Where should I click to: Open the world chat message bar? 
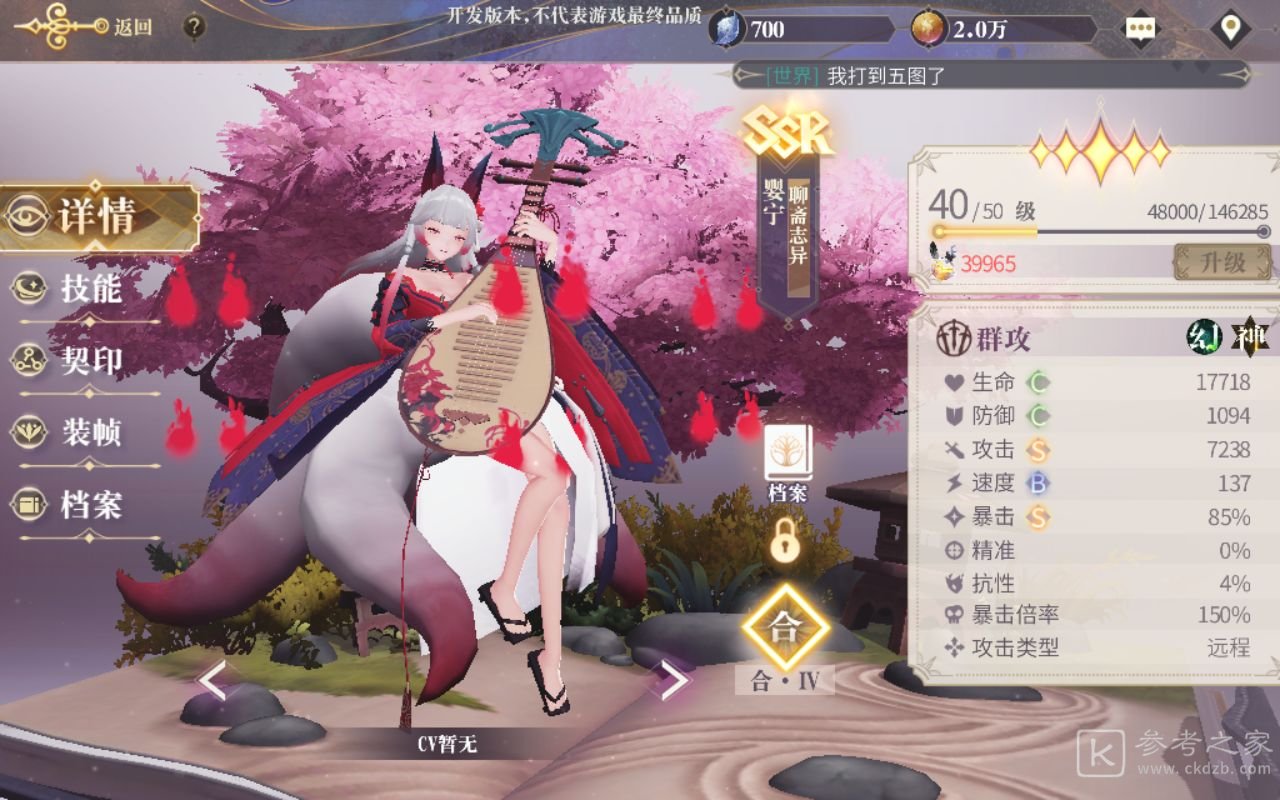click(x=990, y=75)
